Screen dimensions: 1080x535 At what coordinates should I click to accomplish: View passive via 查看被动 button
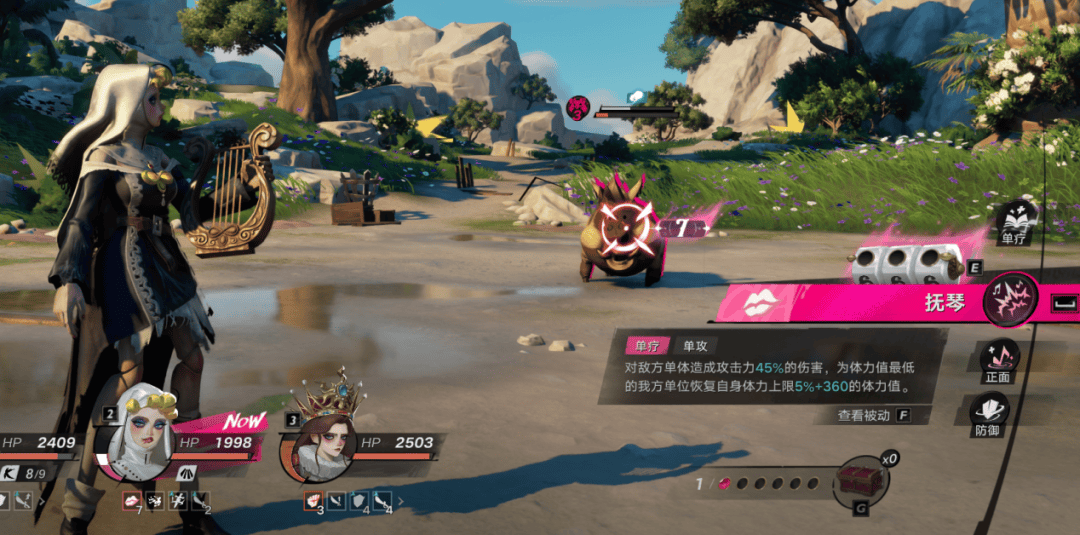coord(864,415)
